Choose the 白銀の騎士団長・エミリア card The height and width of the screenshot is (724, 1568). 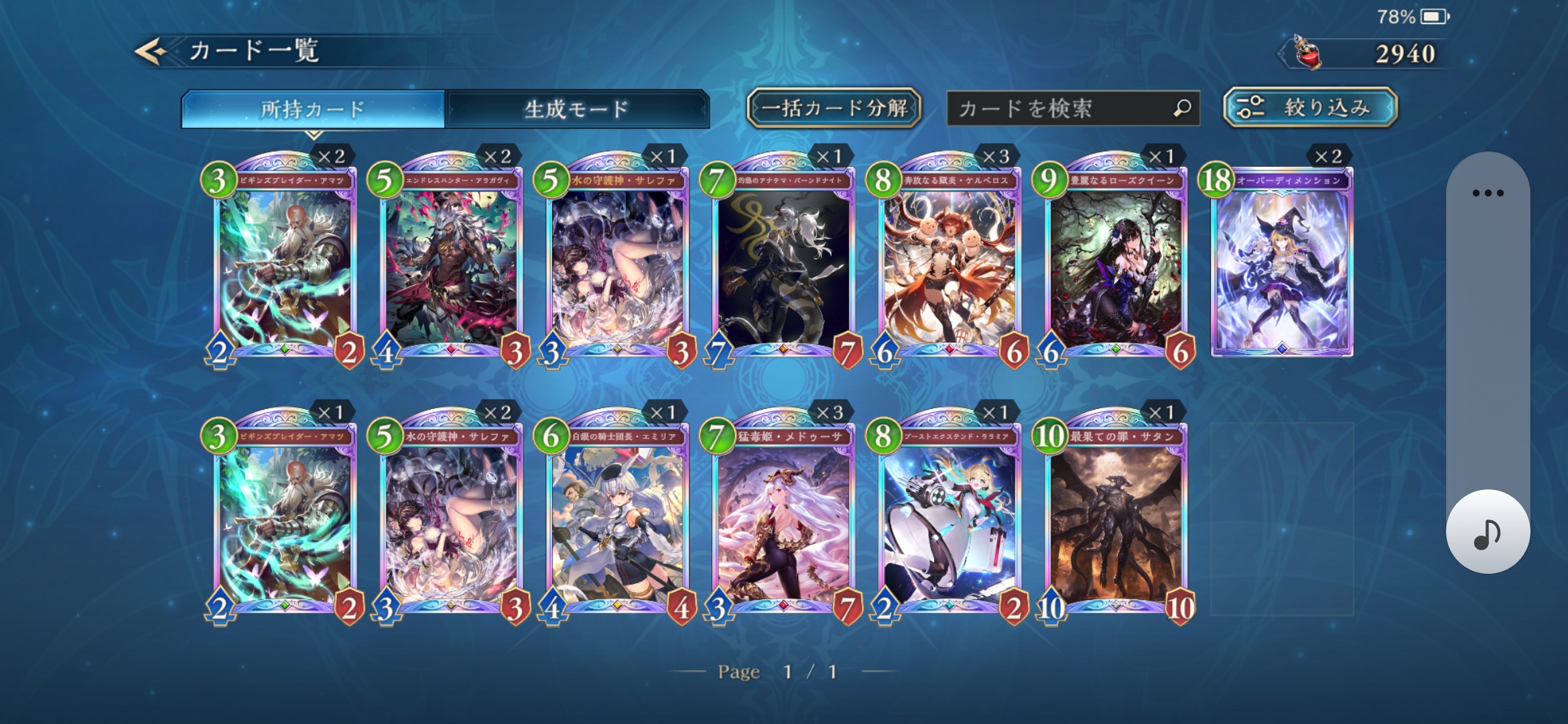point(617,521)
